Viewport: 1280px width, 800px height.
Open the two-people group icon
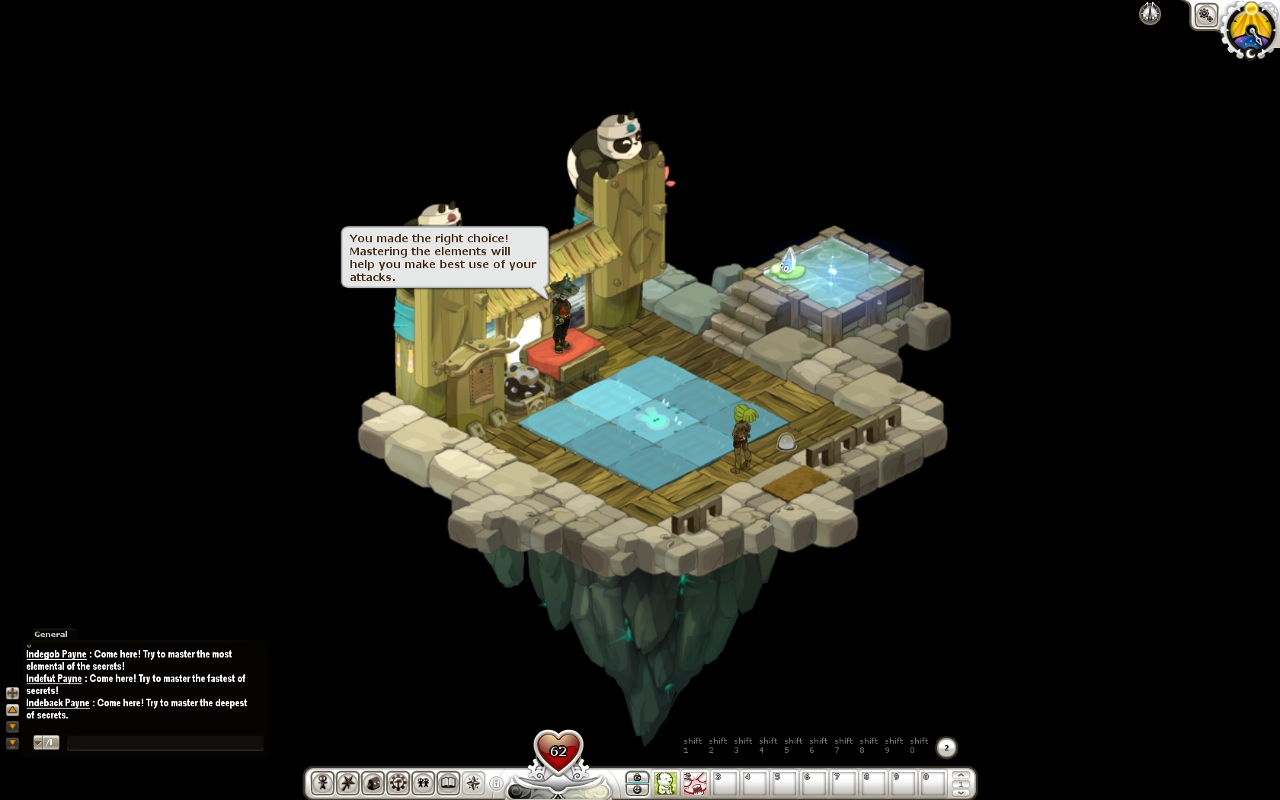click(x=423, y=783)
